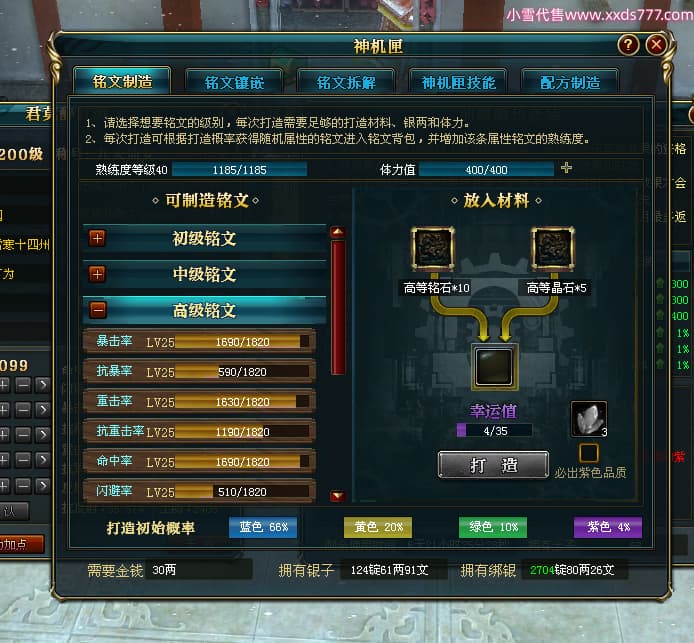Screen dimensions: 694x643
Task: Switch to the 铭文制造 tab
Action: pos(121,81)
